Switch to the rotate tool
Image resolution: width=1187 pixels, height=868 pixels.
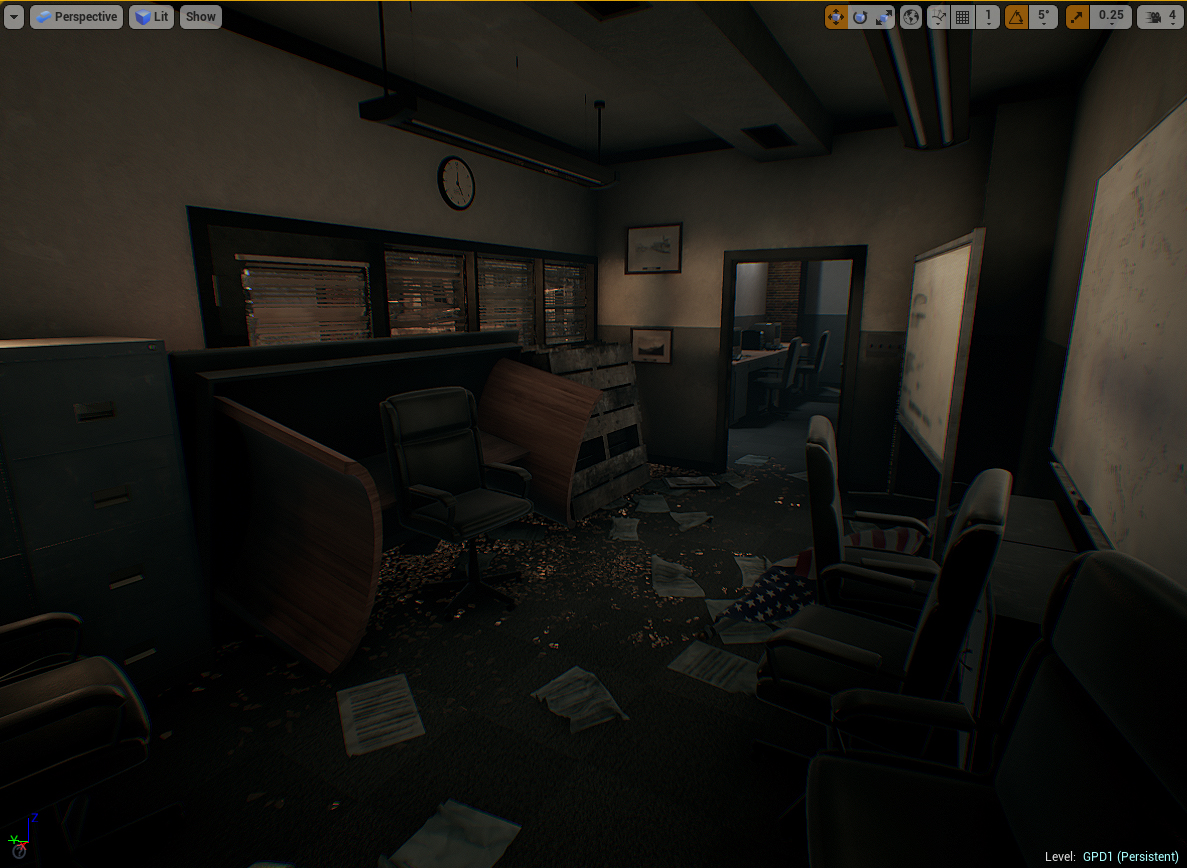859,17
